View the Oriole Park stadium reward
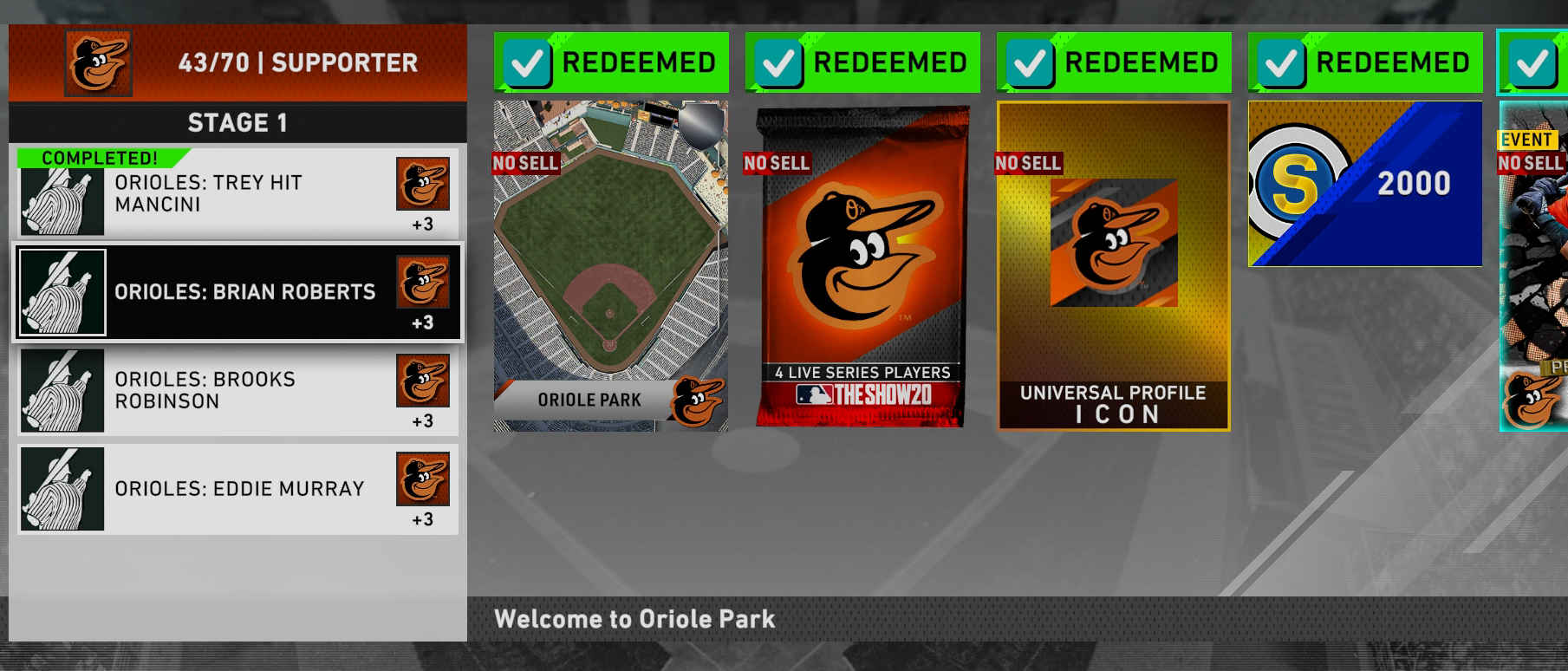This screenshot has width=1568, height=671. click(x=610, y=266)
